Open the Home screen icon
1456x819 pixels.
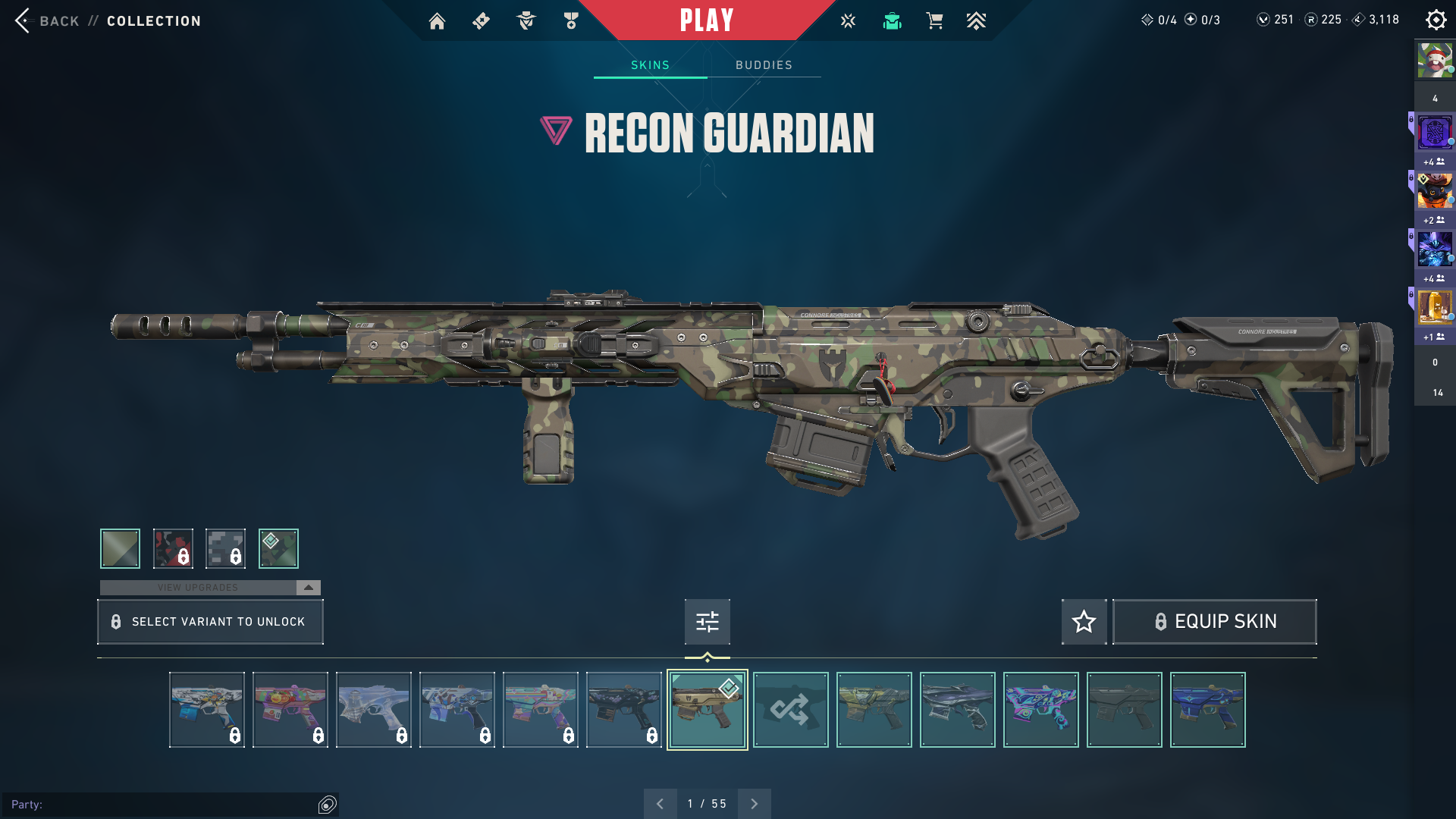point(437,21)
